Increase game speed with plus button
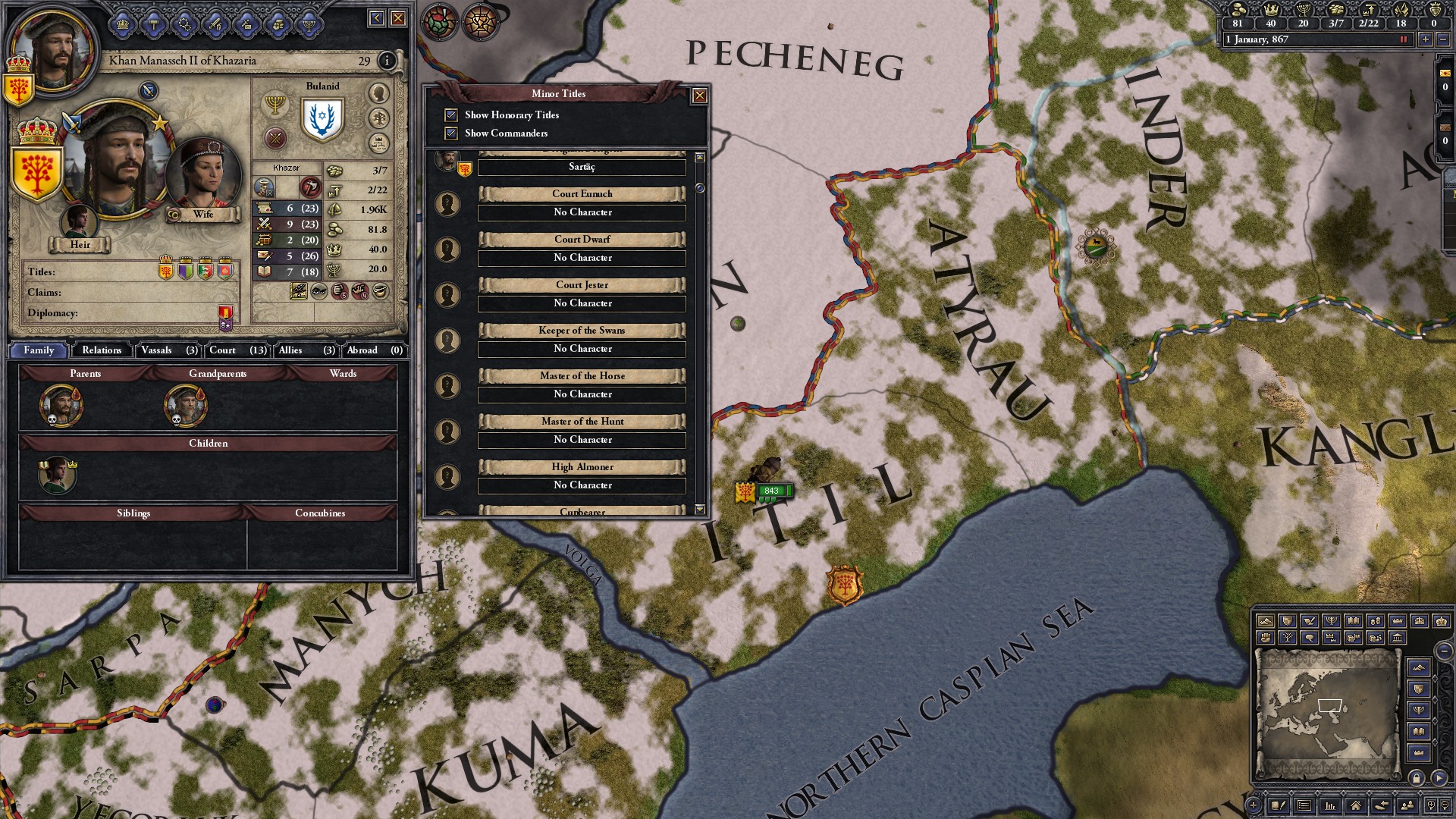The height and width of the screenshot is (819, 1456). tap(1425, 39)
